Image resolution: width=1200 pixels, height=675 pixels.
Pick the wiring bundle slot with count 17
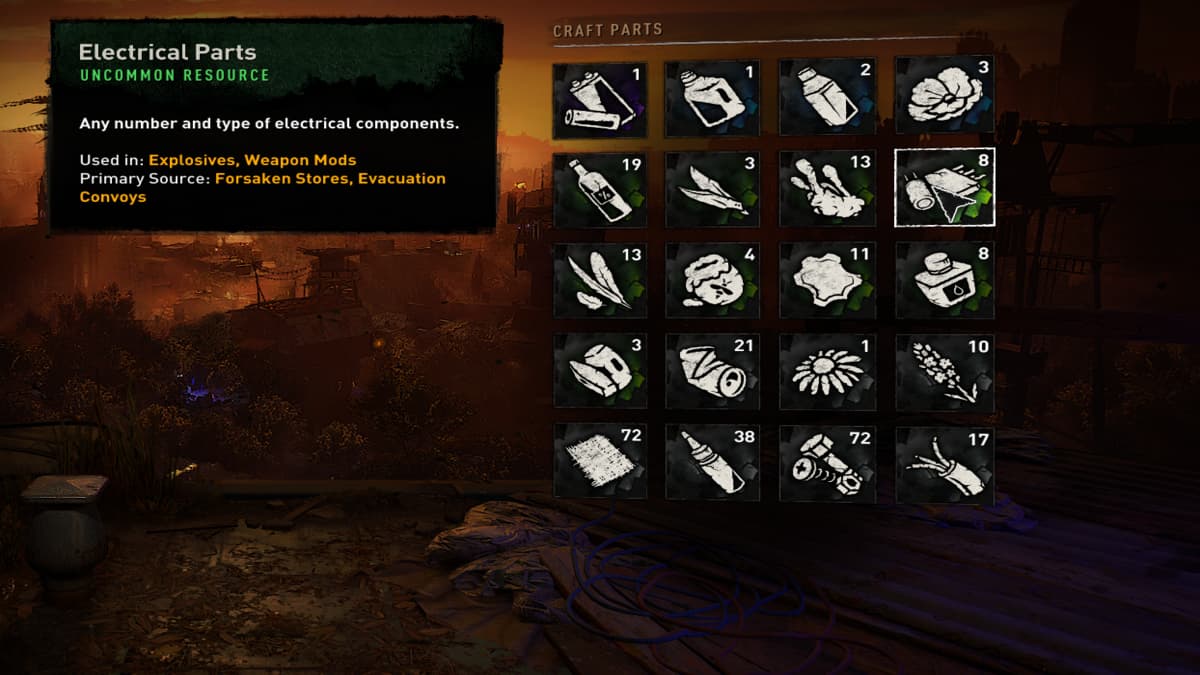coord(944,464)
